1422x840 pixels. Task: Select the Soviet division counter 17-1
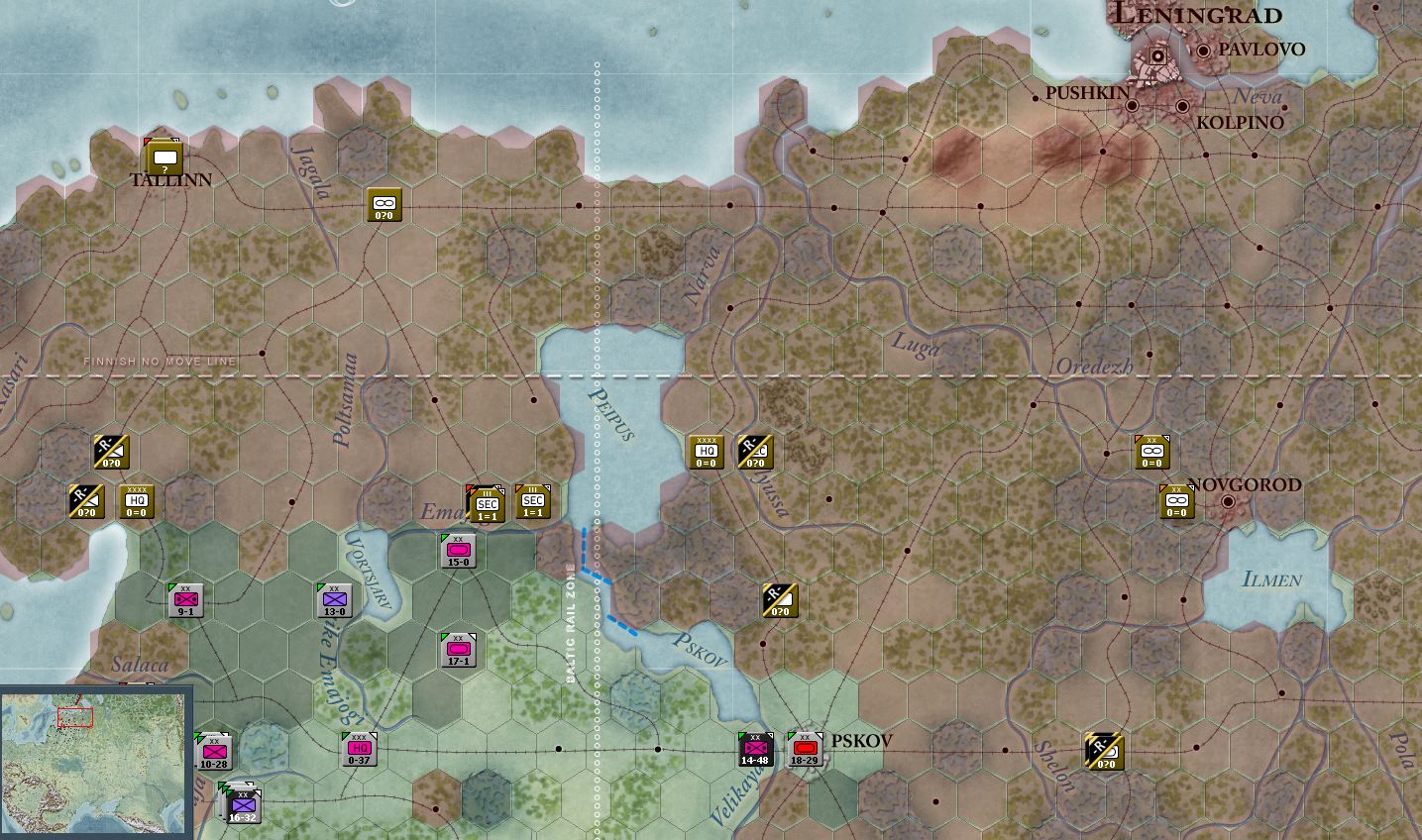point(456,651)
